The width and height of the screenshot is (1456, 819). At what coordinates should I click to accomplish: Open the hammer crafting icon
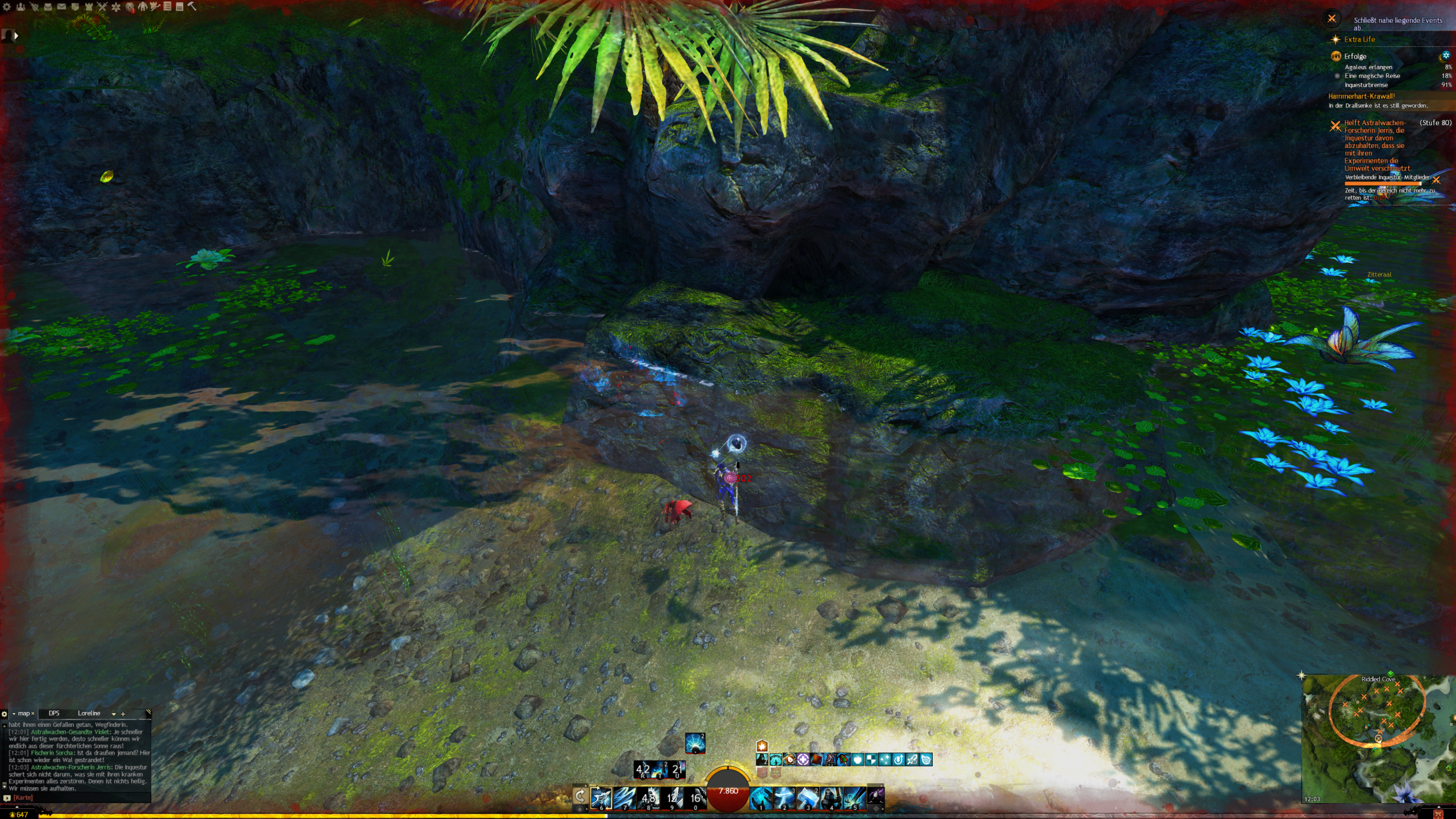point(192,6)
